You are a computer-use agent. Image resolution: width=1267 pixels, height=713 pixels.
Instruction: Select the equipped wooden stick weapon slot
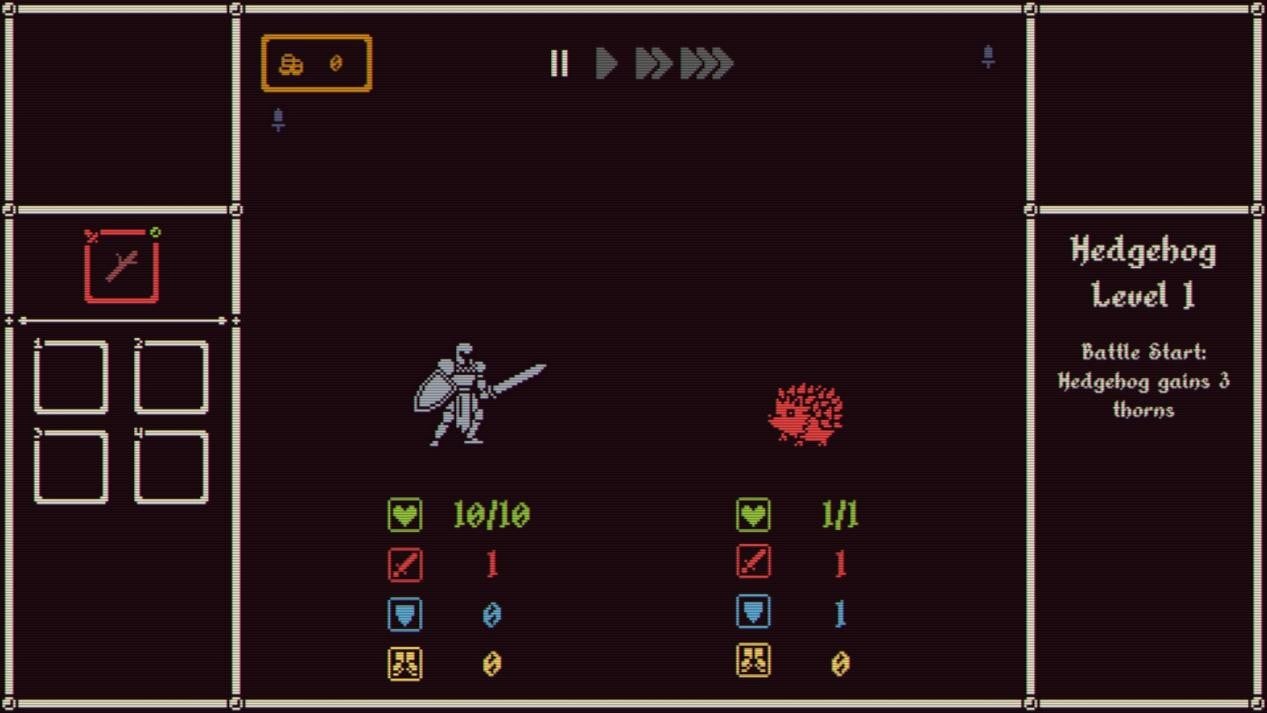[x=122, y=267]
